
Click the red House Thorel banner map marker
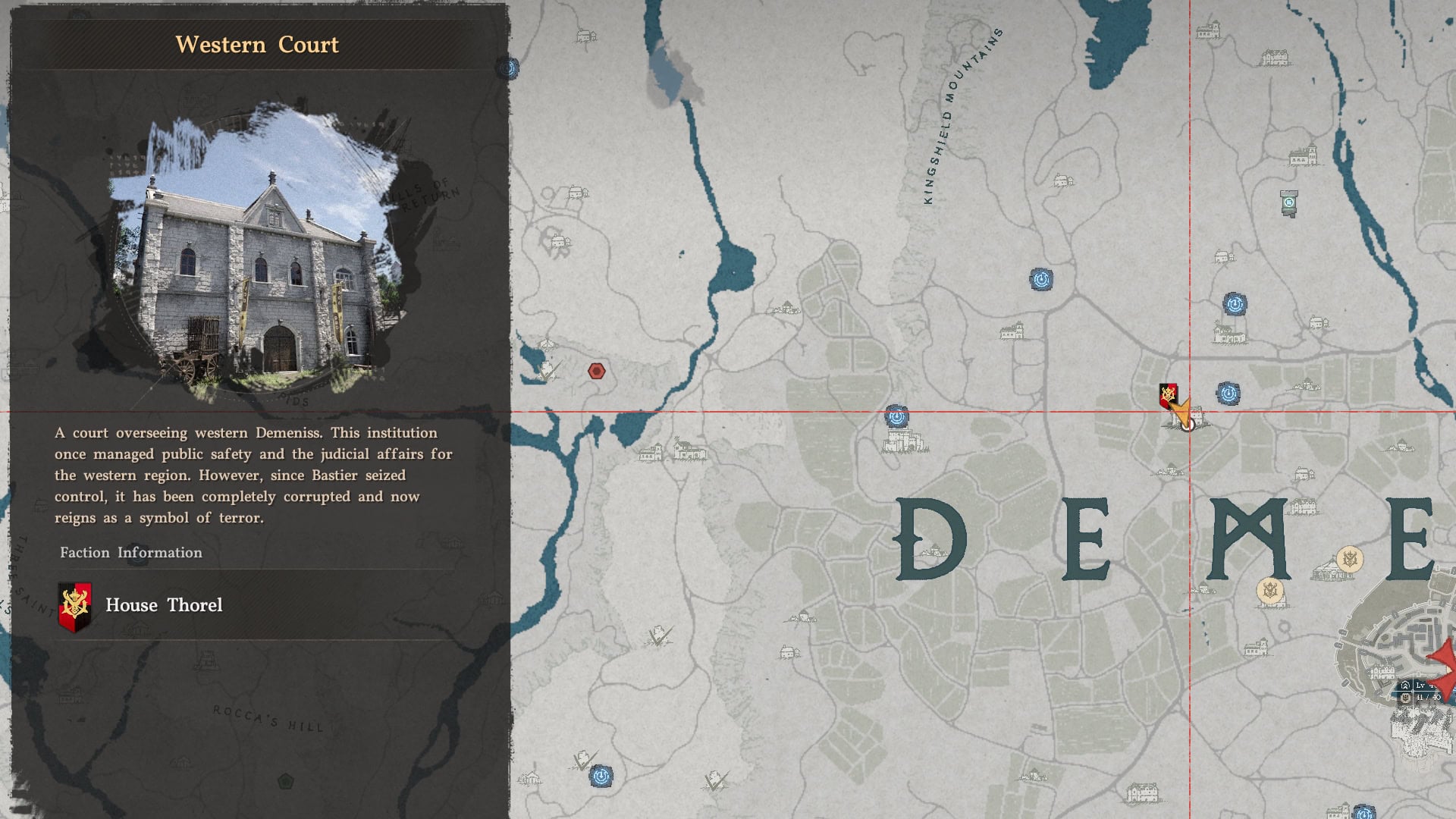point(1168,395)
